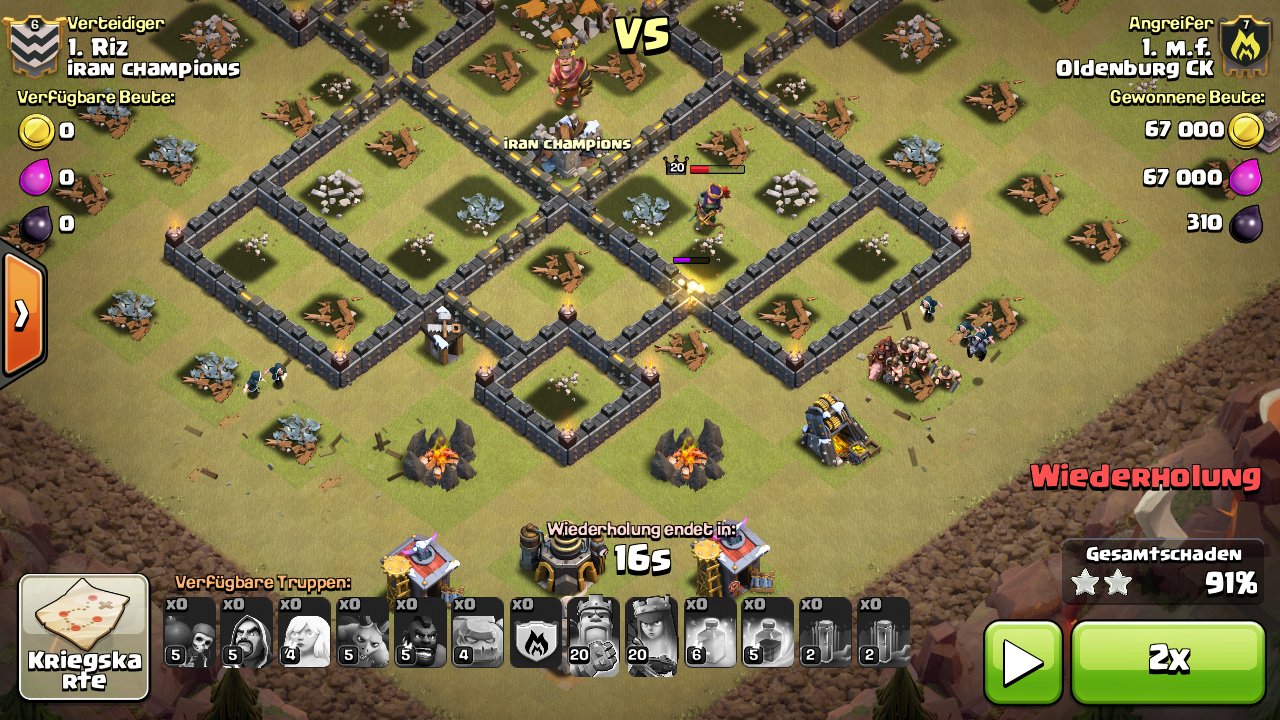Select the clan castle shield slot
The image size is (1280, 720).
point(535,633)
